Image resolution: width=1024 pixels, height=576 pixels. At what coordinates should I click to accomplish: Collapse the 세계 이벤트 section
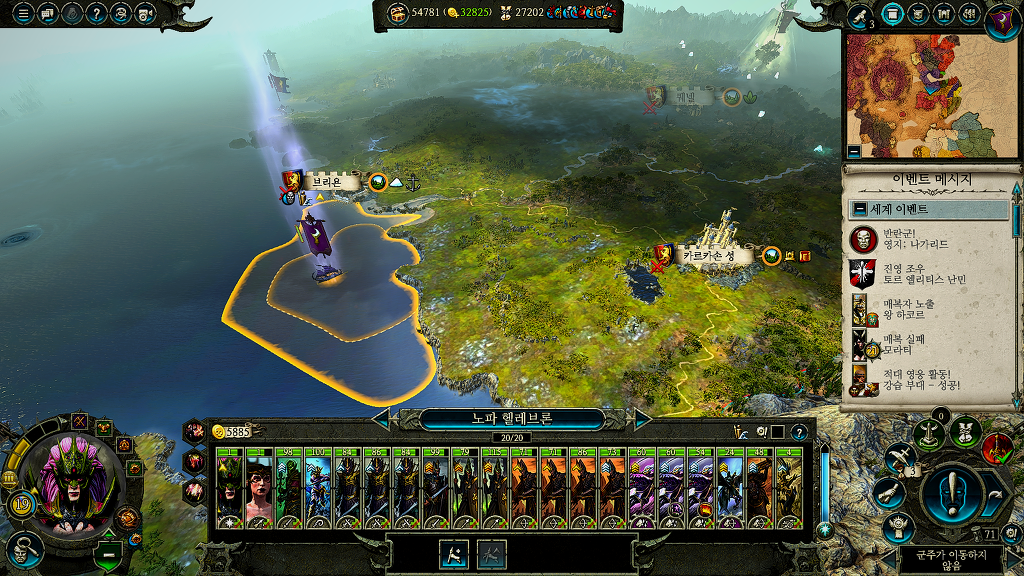[x=860, y=209]
